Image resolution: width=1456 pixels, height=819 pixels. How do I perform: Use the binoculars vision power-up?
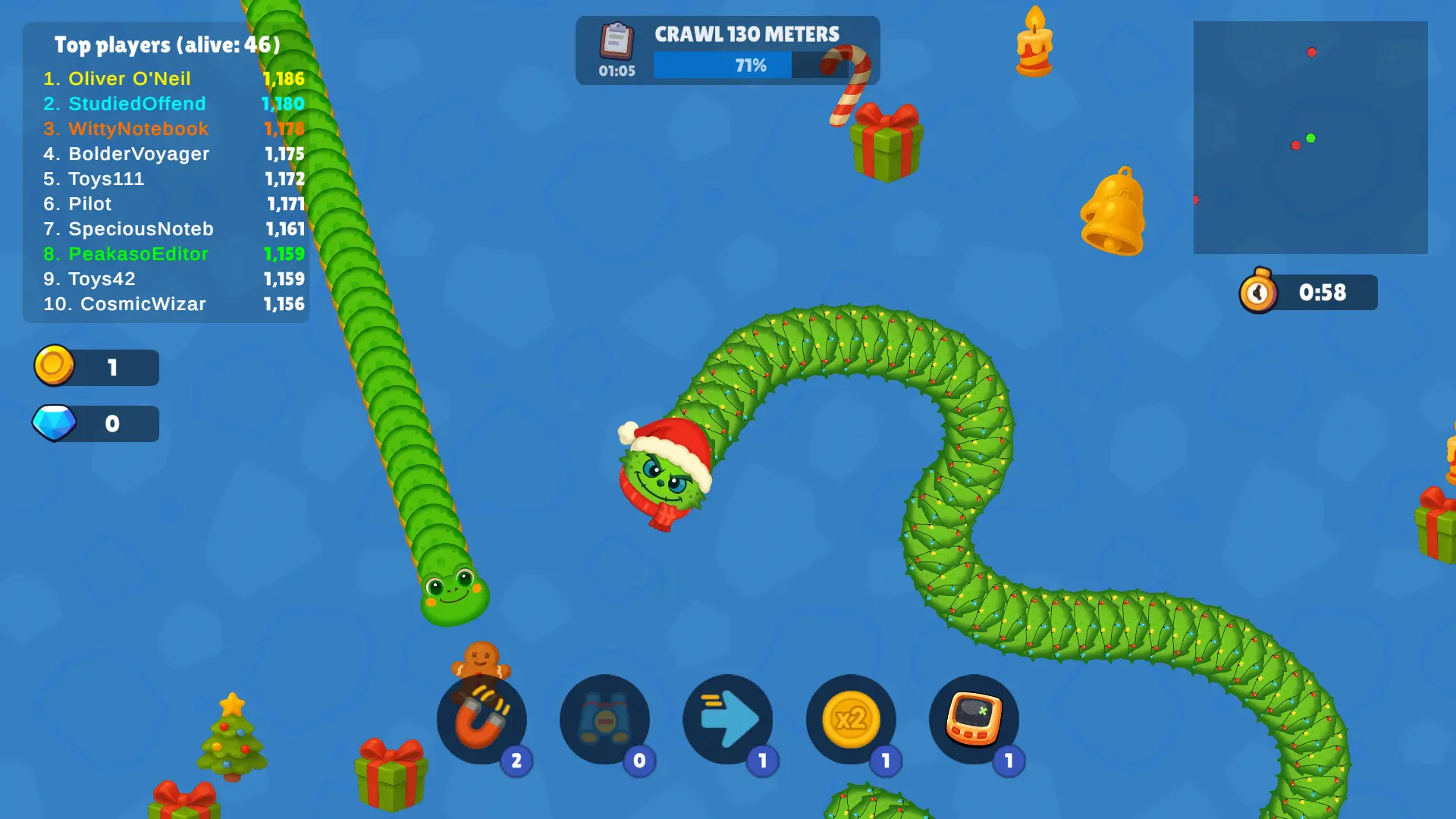(605, 720)
